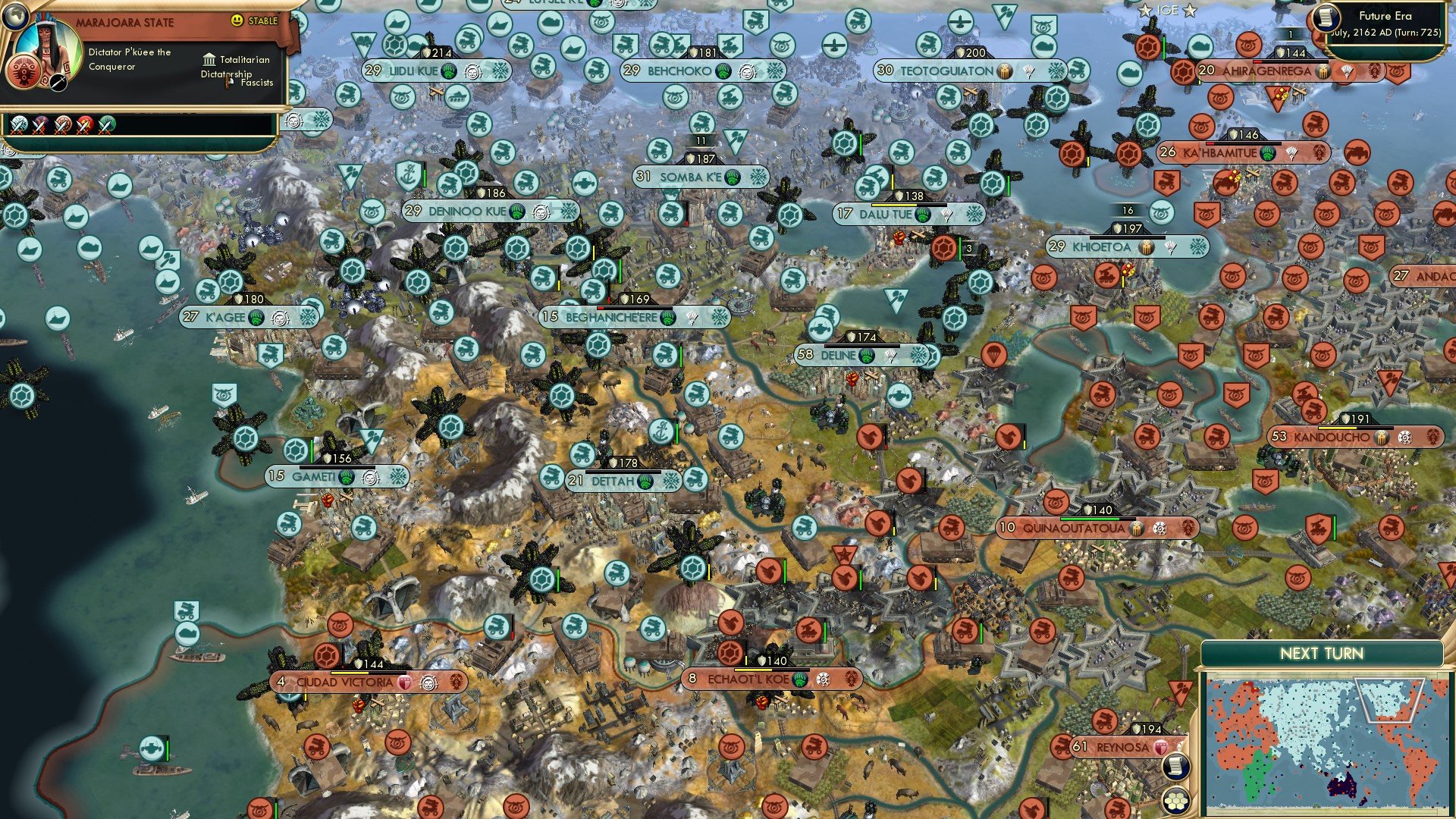Click the Fascists ideology flag icon
Image resolution: width=1456 pixels, height=819 pixels.
(227, 82)
